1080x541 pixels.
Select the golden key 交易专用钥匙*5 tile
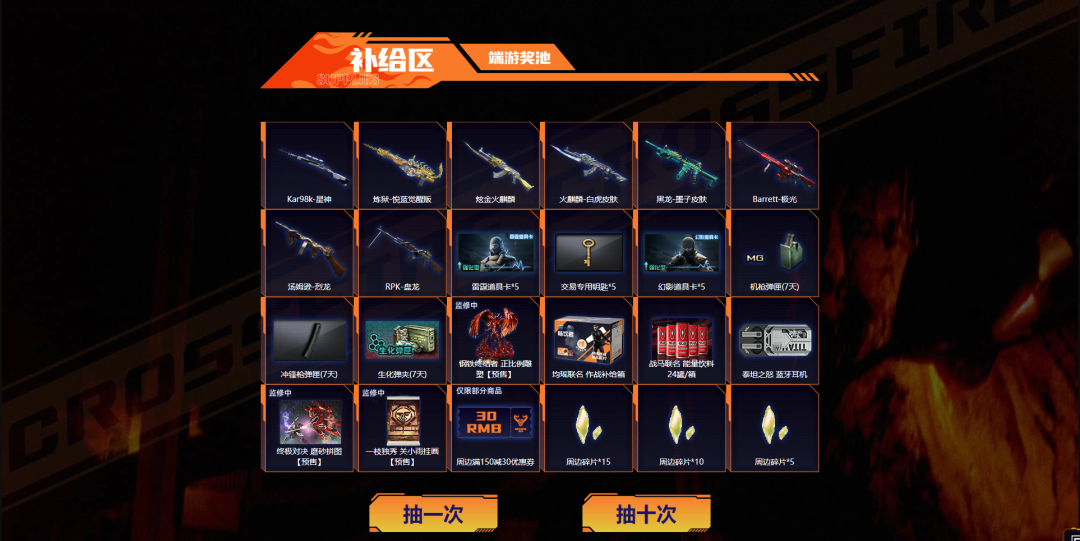click(586, 252)
